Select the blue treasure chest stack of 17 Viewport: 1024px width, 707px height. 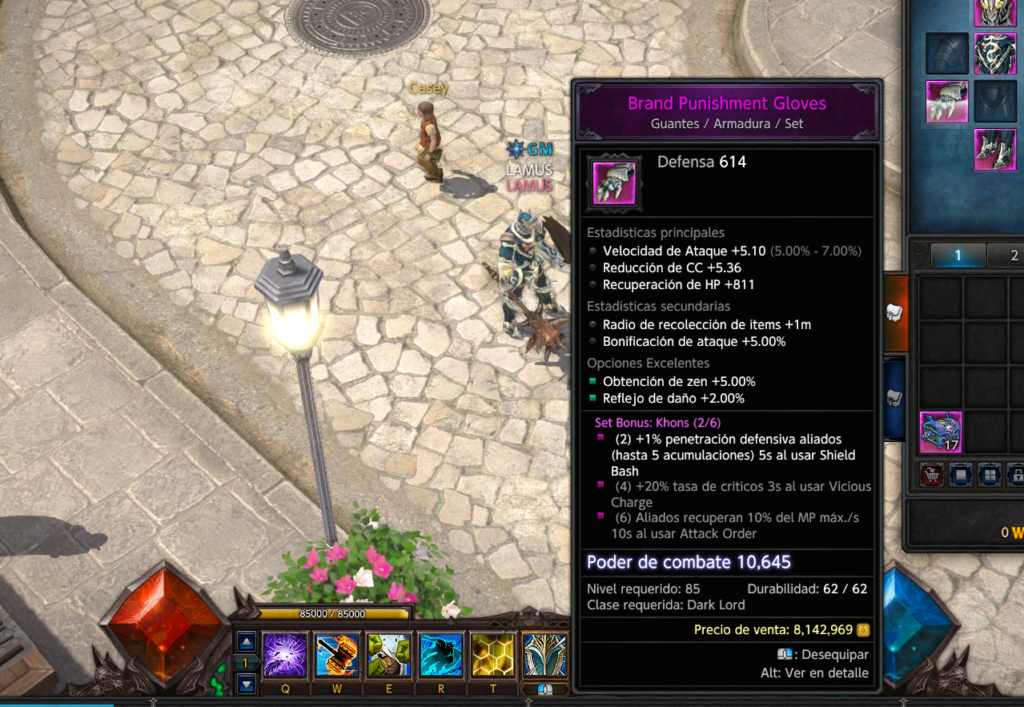[941, 432]
